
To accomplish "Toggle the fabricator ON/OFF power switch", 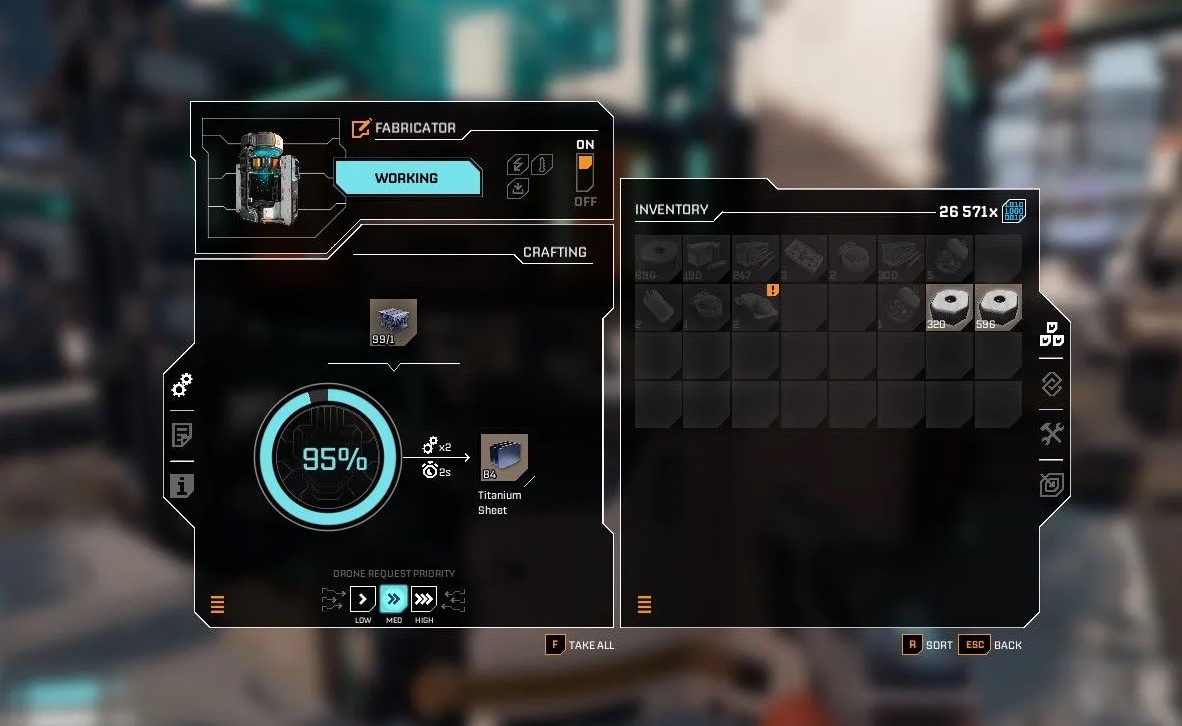I will point(585,173).
